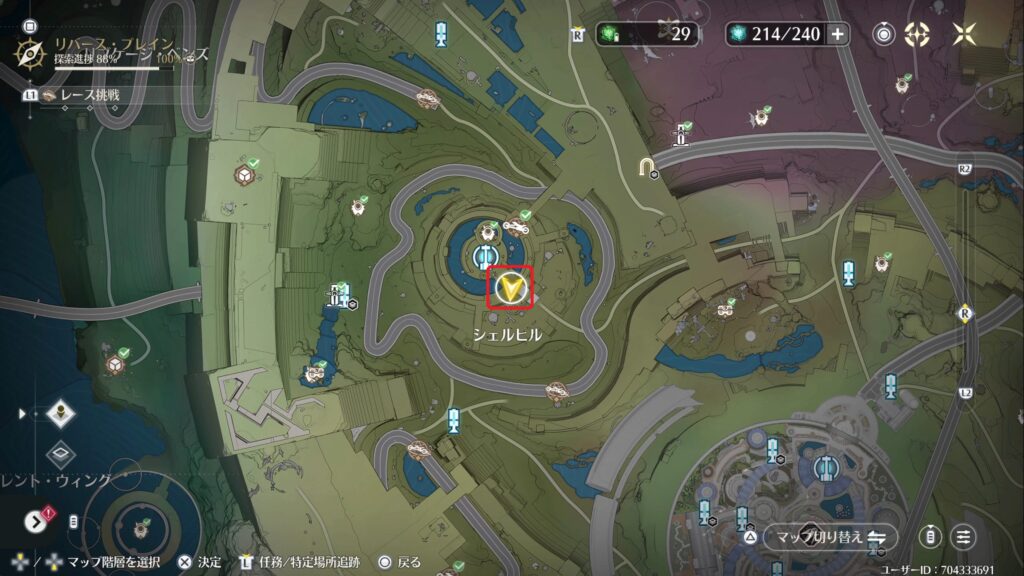1024x576 pixels.
Task: Expand the side panel arrow with red alert
Action: [x=38, y=520]
